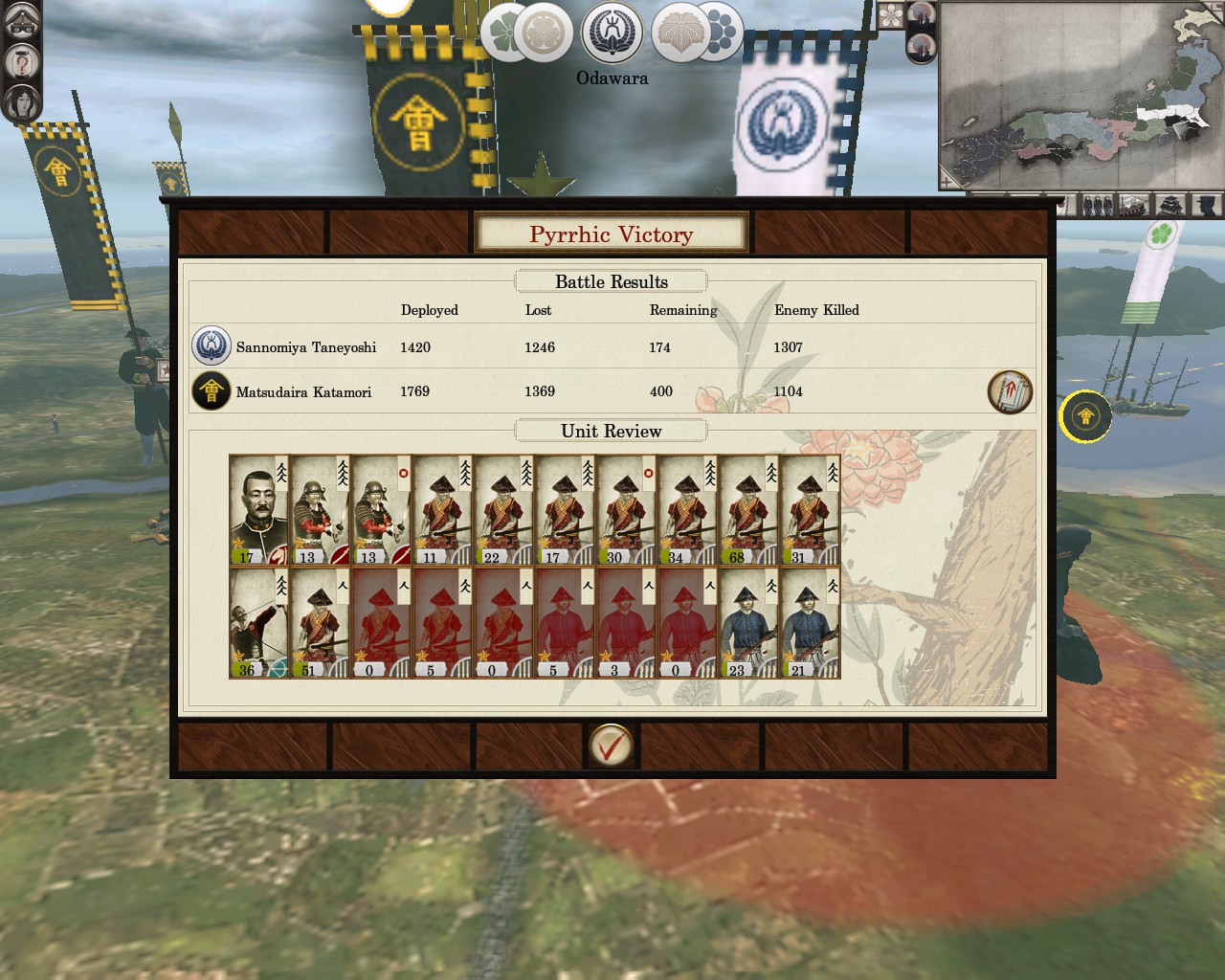This screenshot has width=1225, height=980.
Task: Select the unit card showing 68 men
Action: point(749,510)
